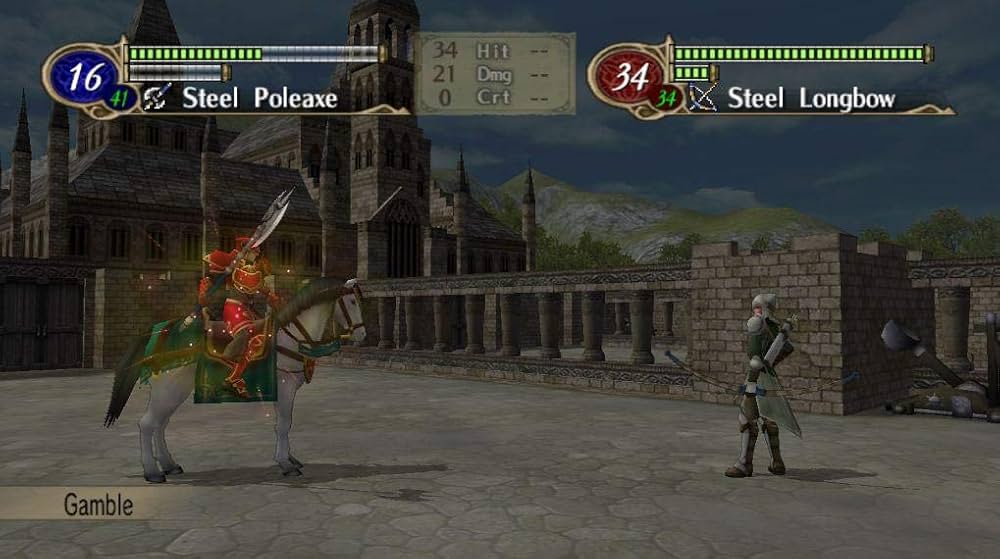
Task: Select the Steel Longbow bow icon
Action: click(x=704, y=97)
